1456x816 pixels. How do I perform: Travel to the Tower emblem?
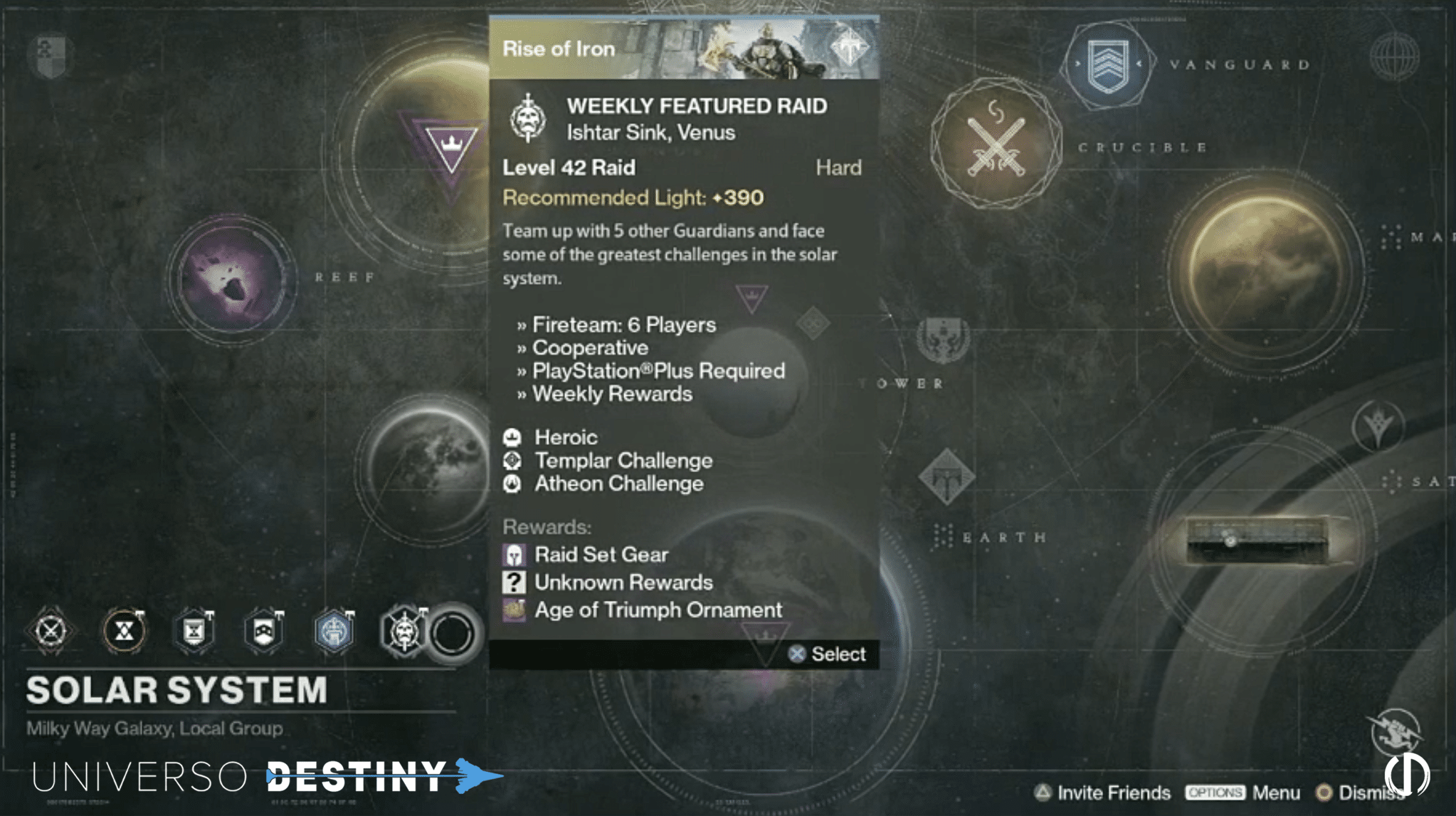[943, 340]
